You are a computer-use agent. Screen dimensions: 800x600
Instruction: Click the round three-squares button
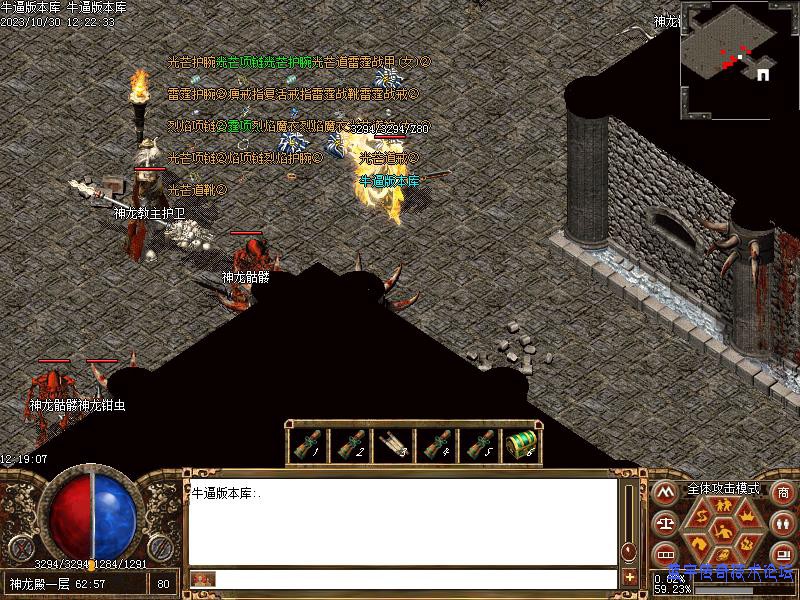pos(663,553)
